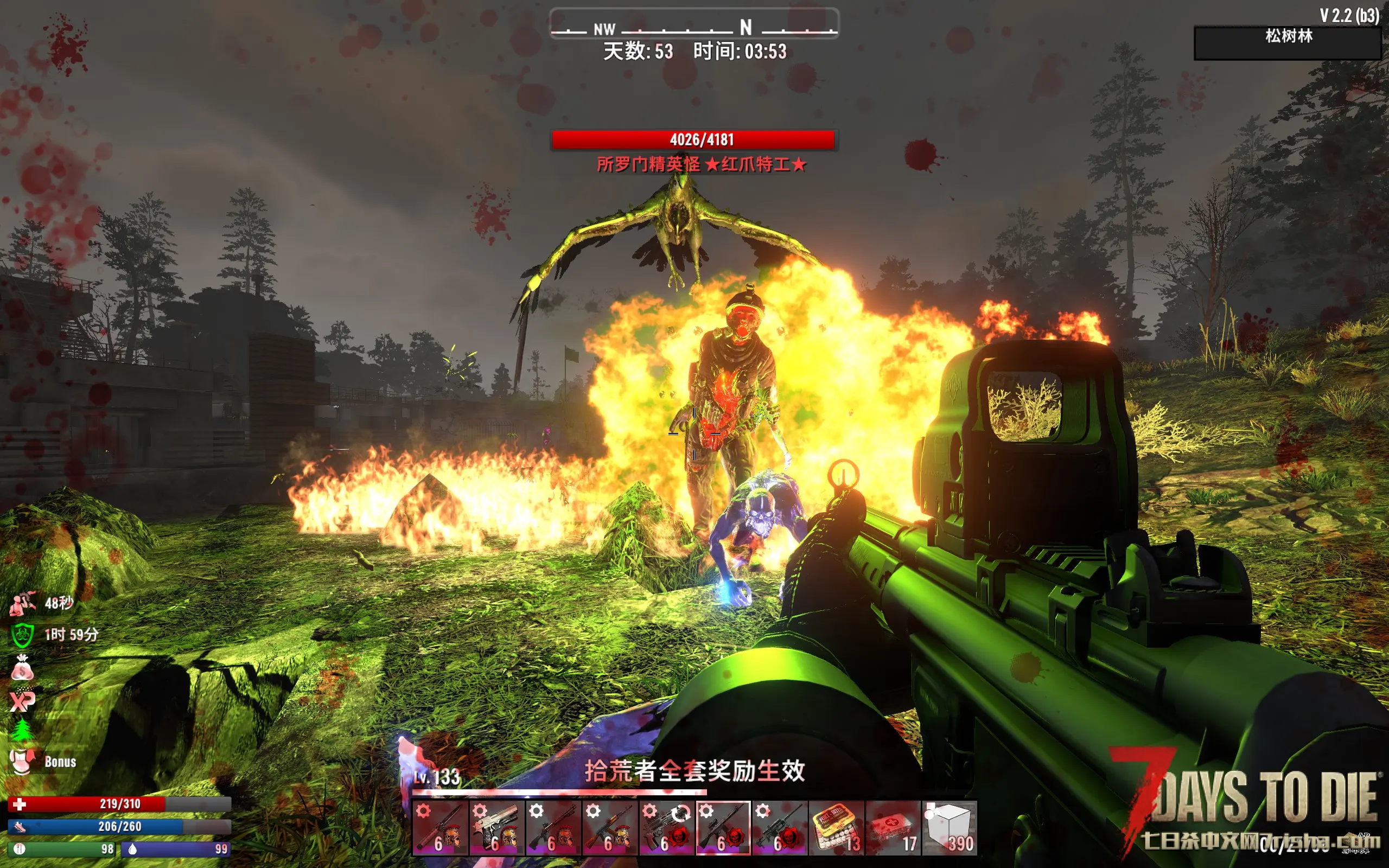Click the compass bar heading strip

click(694, 25)
